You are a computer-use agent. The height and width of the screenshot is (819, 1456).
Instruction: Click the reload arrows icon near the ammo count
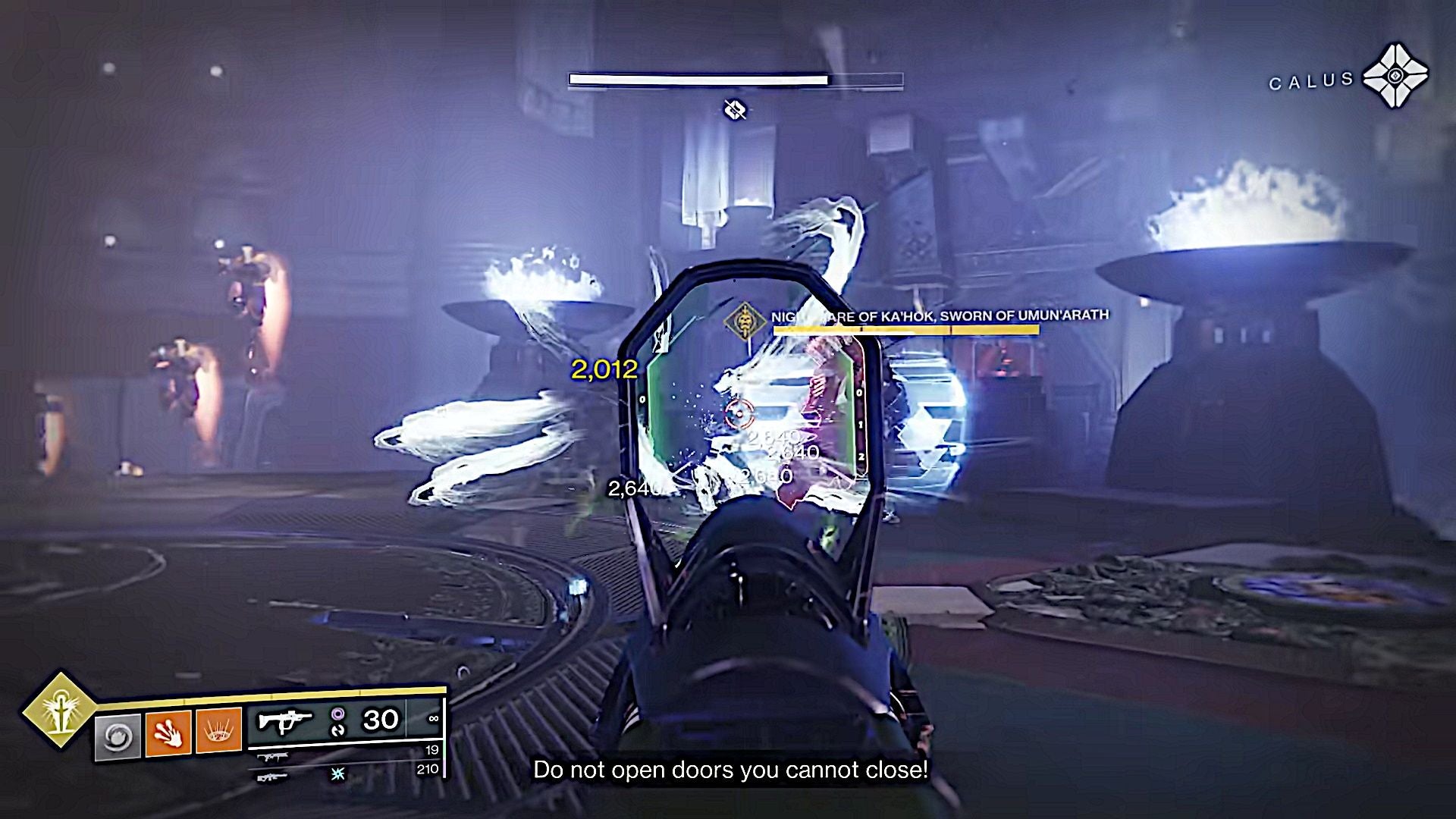pos(339,731)
